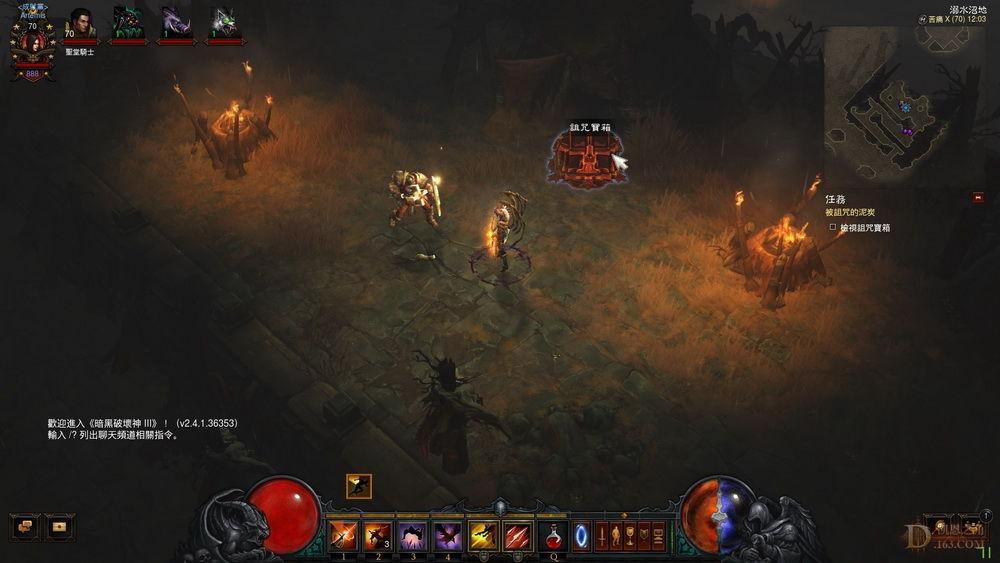
Task: Open the chalice-icon menu button
Action: [x=630, y=536]
